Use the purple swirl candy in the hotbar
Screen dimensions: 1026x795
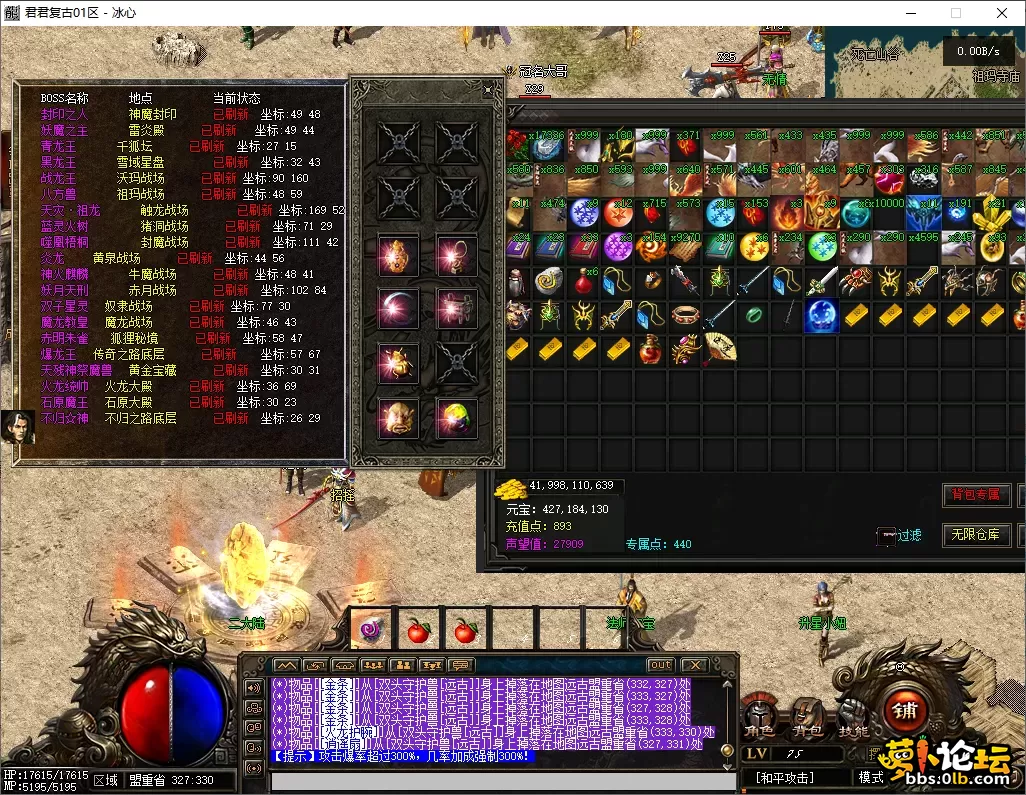coord(370,631)
